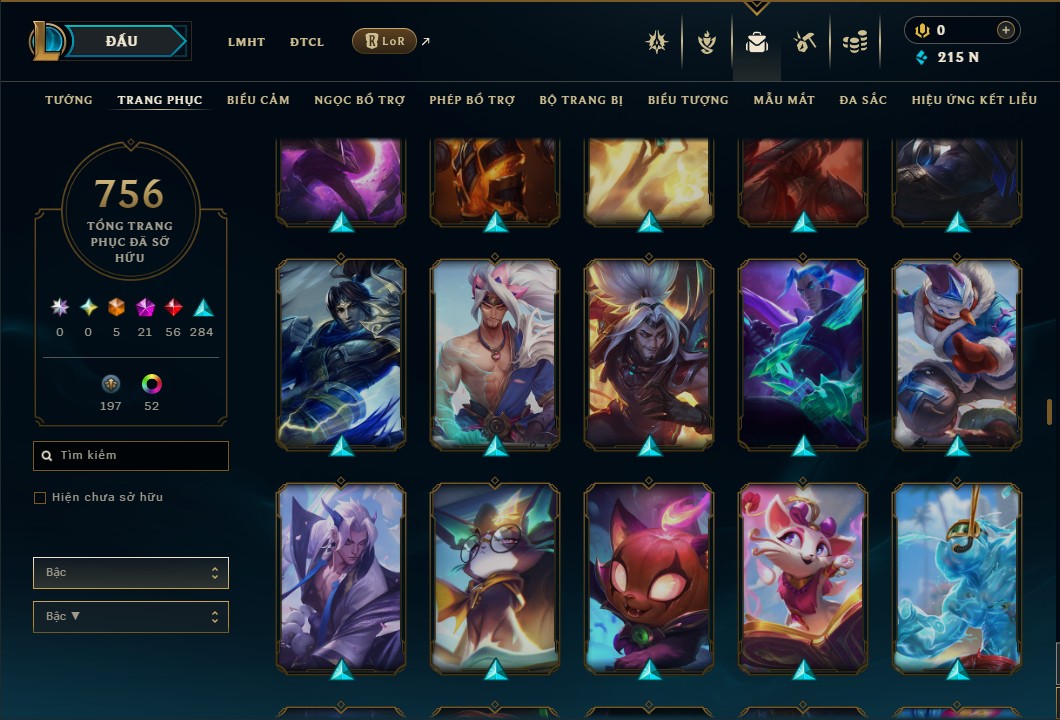Switch to the ĐTCL tab
This screenshot has height=720, width=1060.
click(307, 42)
